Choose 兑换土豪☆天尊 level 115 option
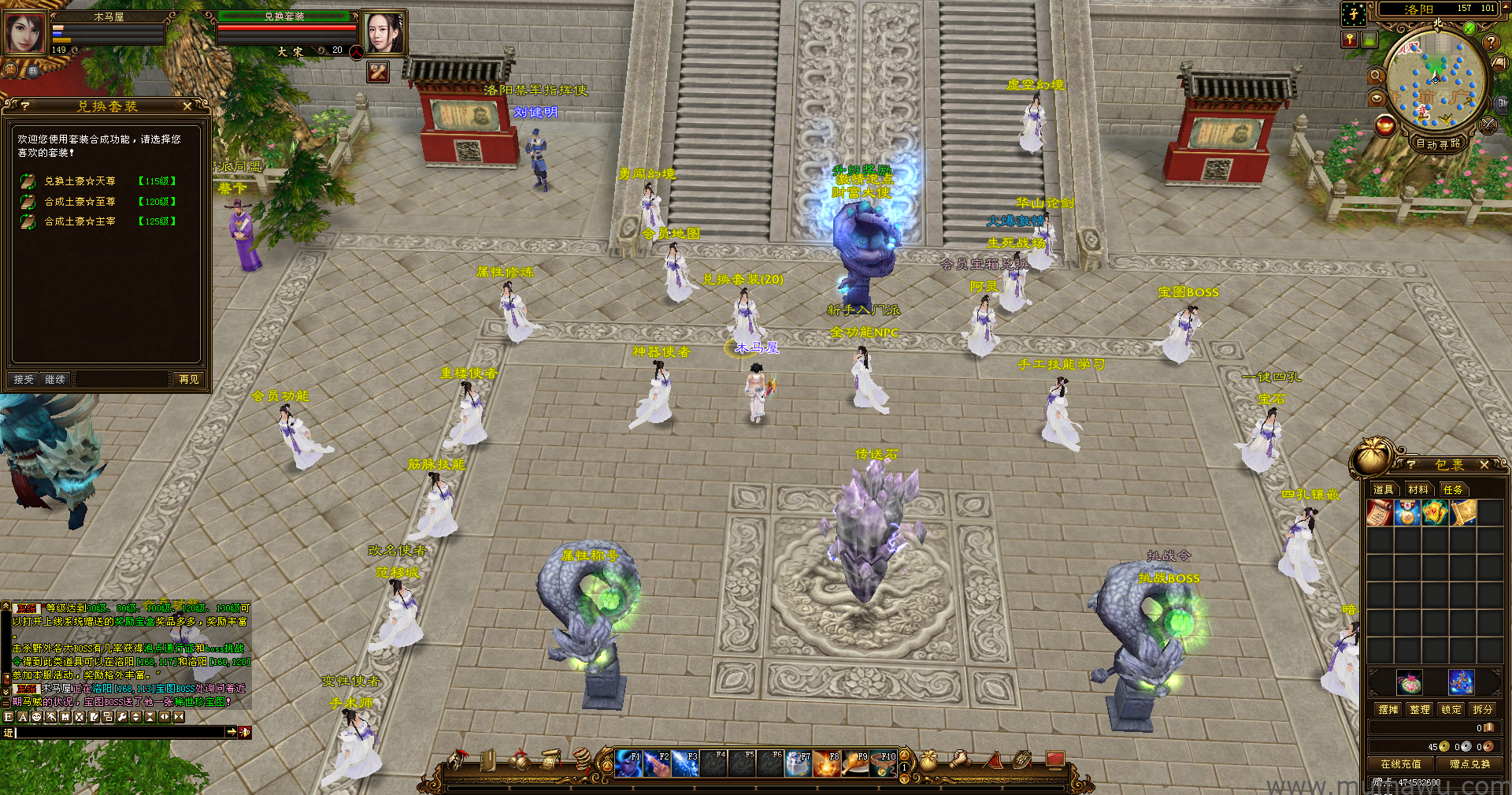The image size is (1512, 795). pyautogui.click(x=80, y=181)
